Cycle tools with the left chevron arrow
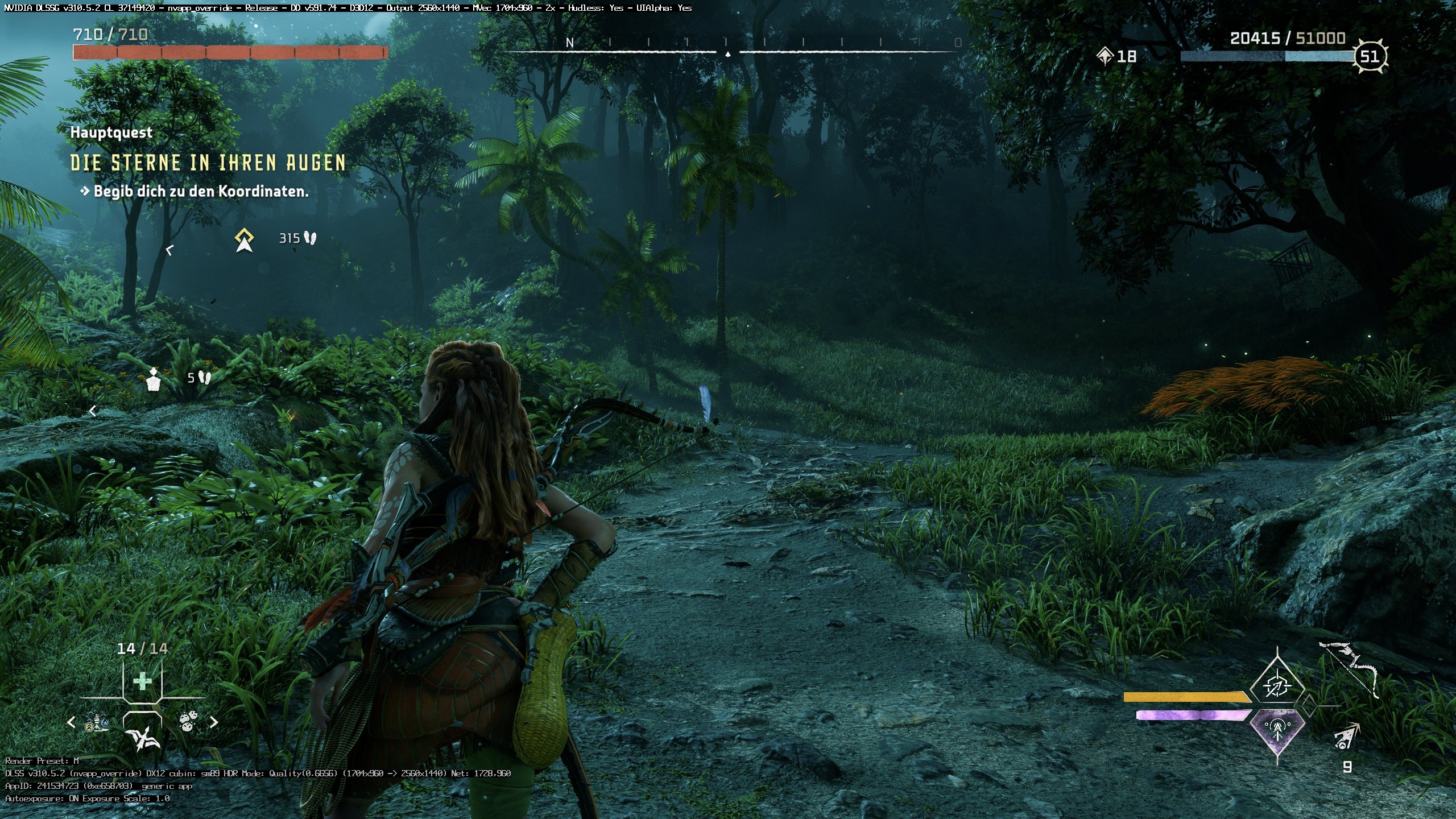 point(71,722)
